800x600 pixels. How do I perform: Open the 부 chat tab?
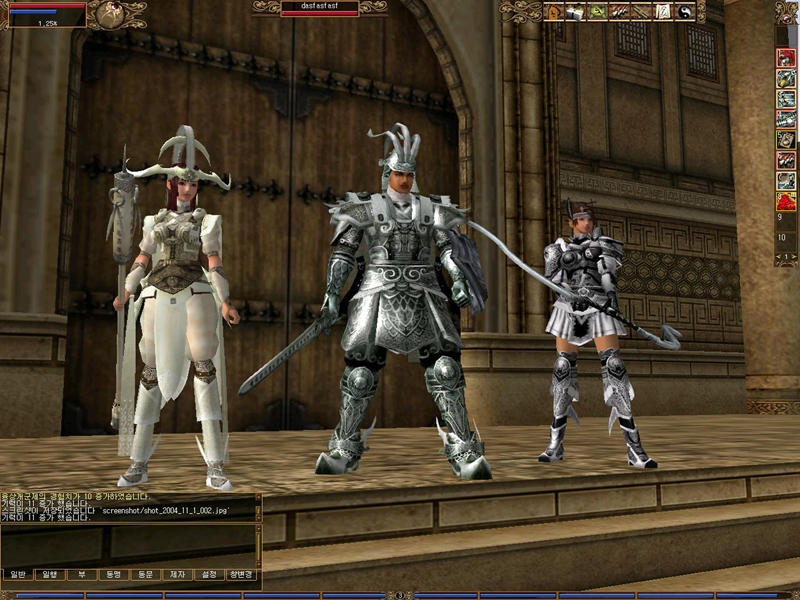tap(82, 575)
